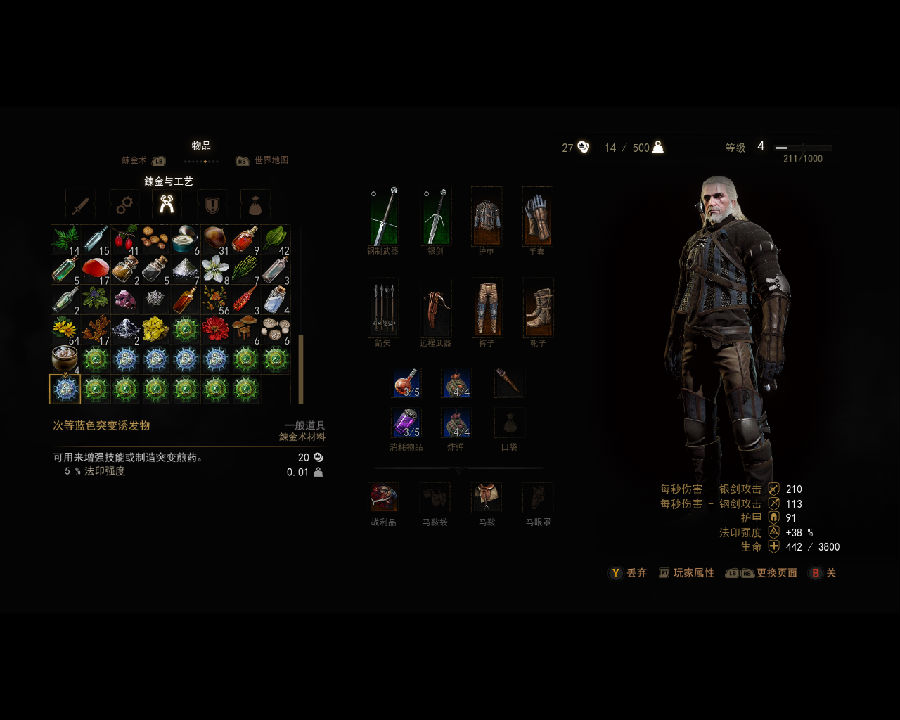Screen dimensions: 900x720
Task: Choose the red potion quick slot
Action: [x=406, y=383]
